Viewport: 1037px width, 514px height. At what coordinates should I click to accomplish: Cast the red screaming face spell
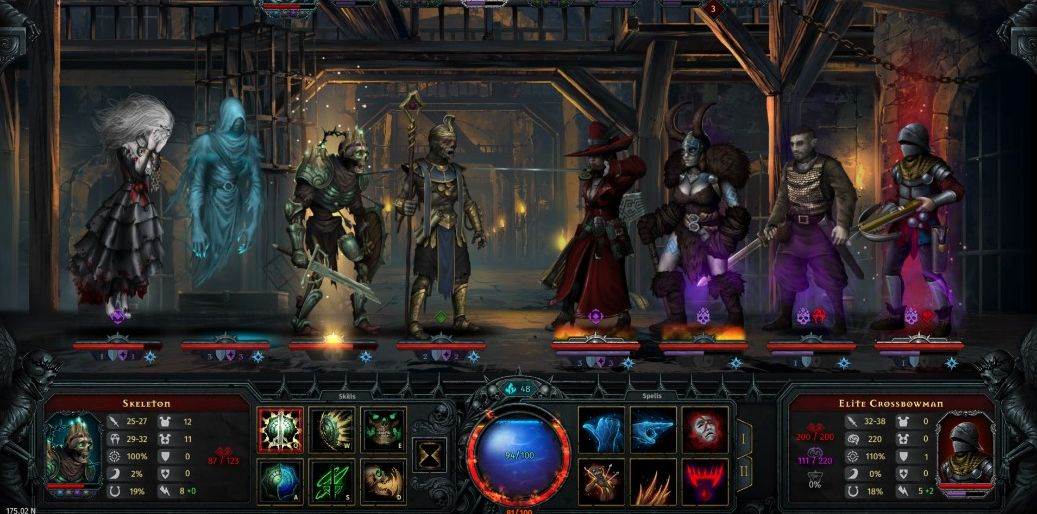tap(705, 429)
